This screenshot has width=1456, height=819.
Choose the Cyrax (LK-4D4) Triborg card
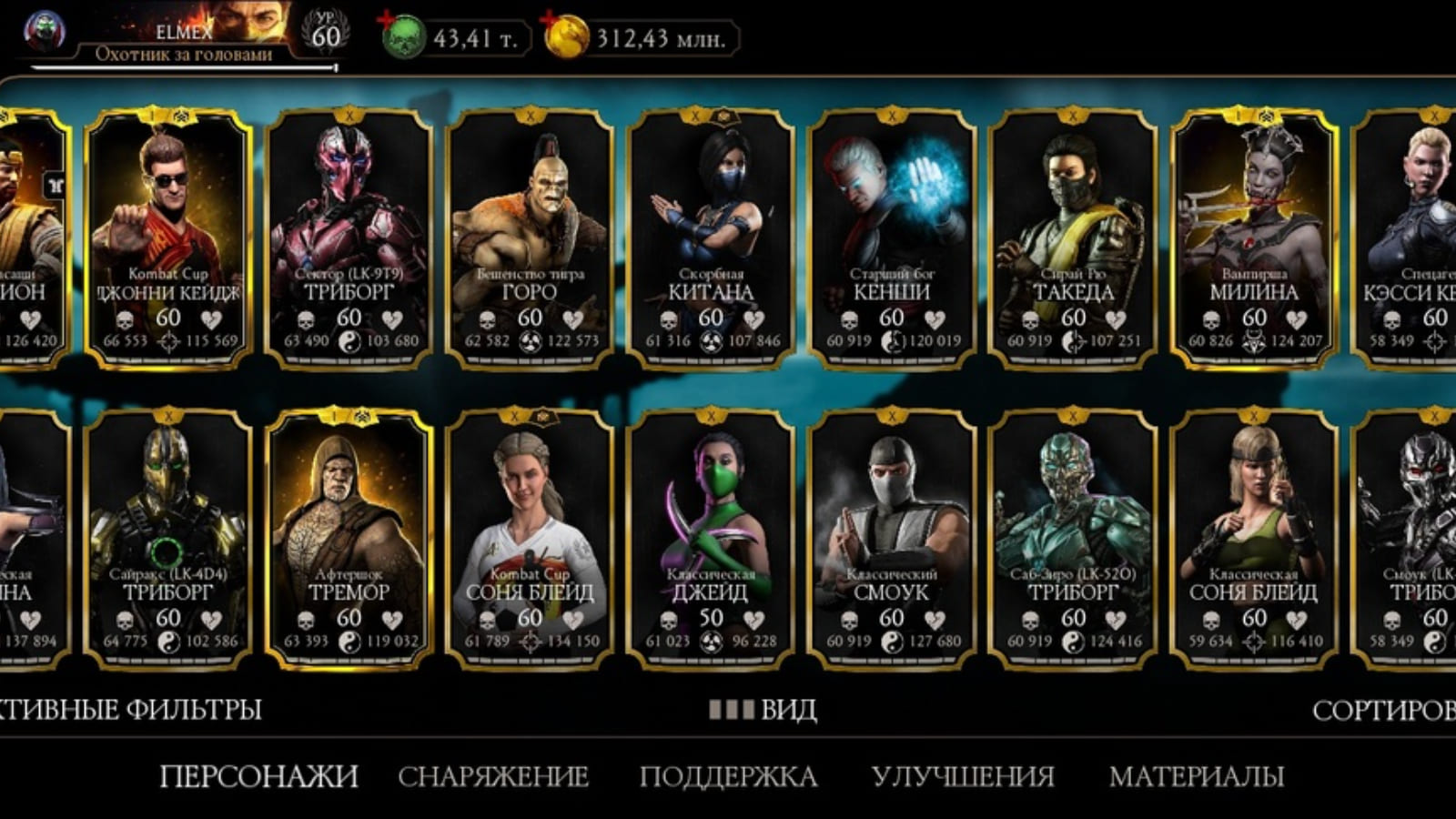point(168,537)
